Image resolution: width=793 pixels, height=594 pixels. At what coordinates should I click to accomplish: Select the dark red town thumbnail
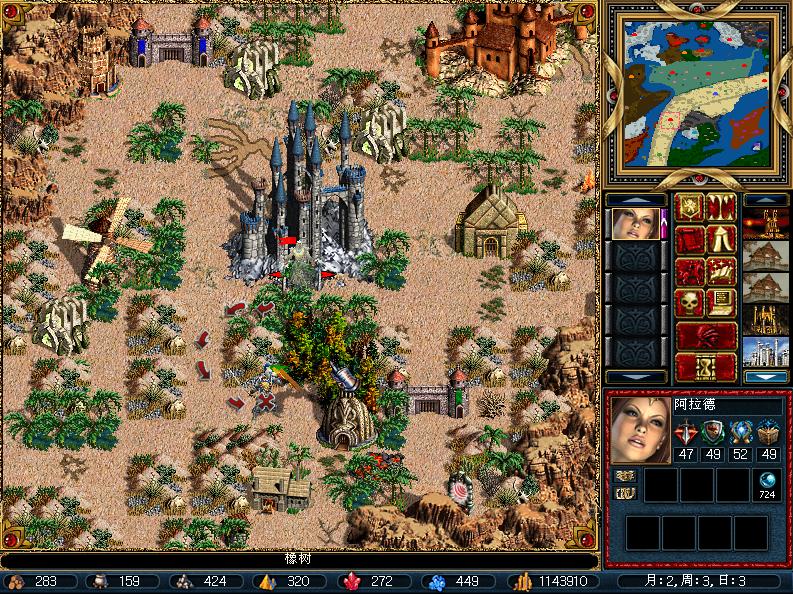[x=765, y=224]
